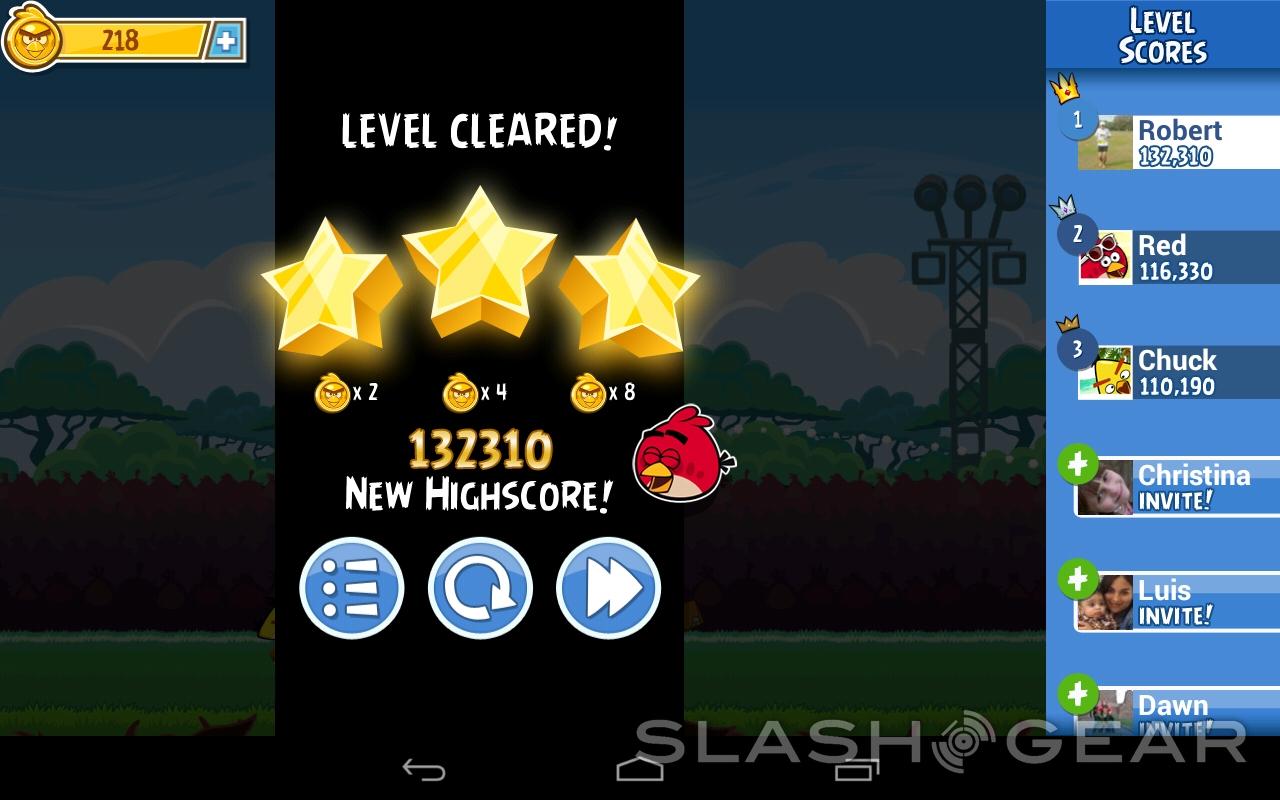Advance to the next level
This screenshot has width=1280, height=800.
pyautogui.click(x=608, y=588)
